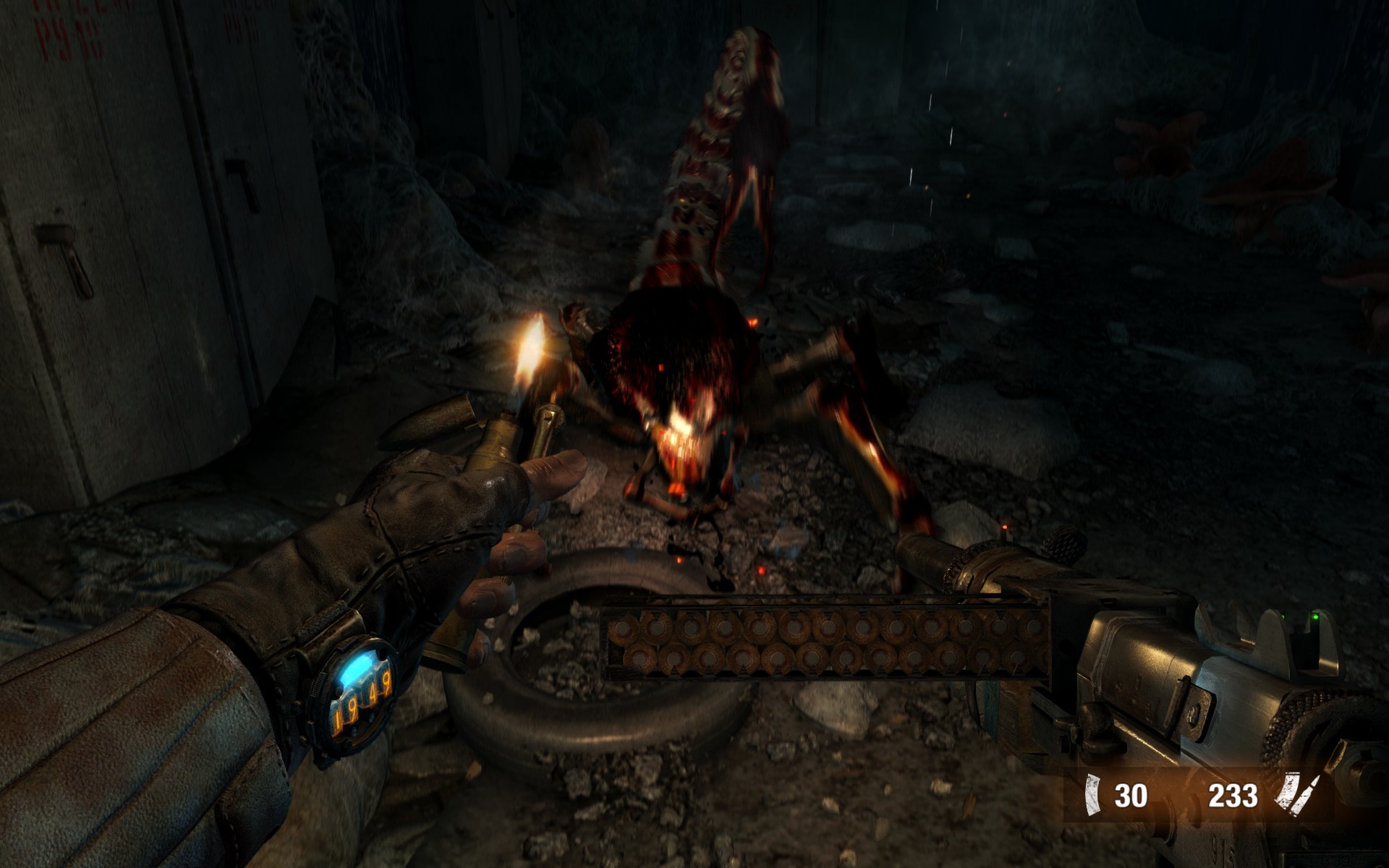Viewport: 1389px width, 868px height.
Task: Click the magazine icon beside the 30
Action: (1092, 796)
